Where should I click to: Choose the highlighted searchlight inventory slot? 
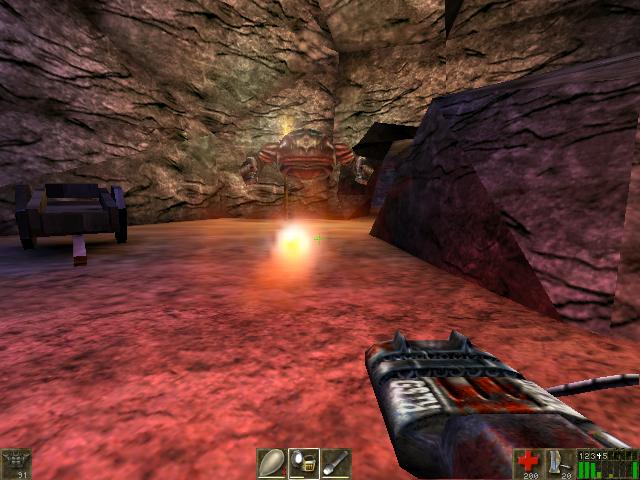pyautogui.click(x=304, y=463)
